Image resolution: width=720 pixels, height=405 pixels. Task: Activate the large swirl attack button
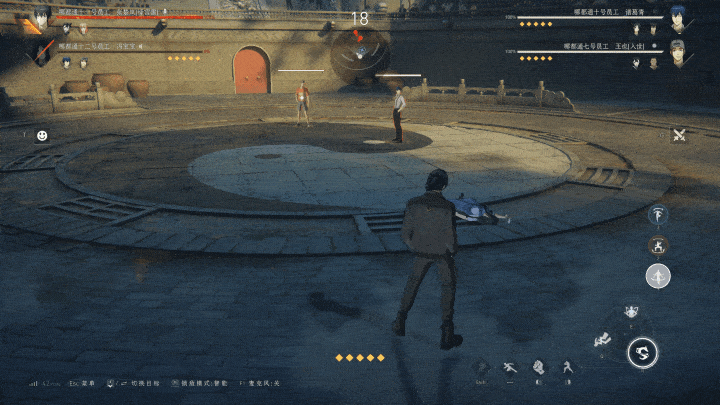pyautogui.click(x=642, y=351)
